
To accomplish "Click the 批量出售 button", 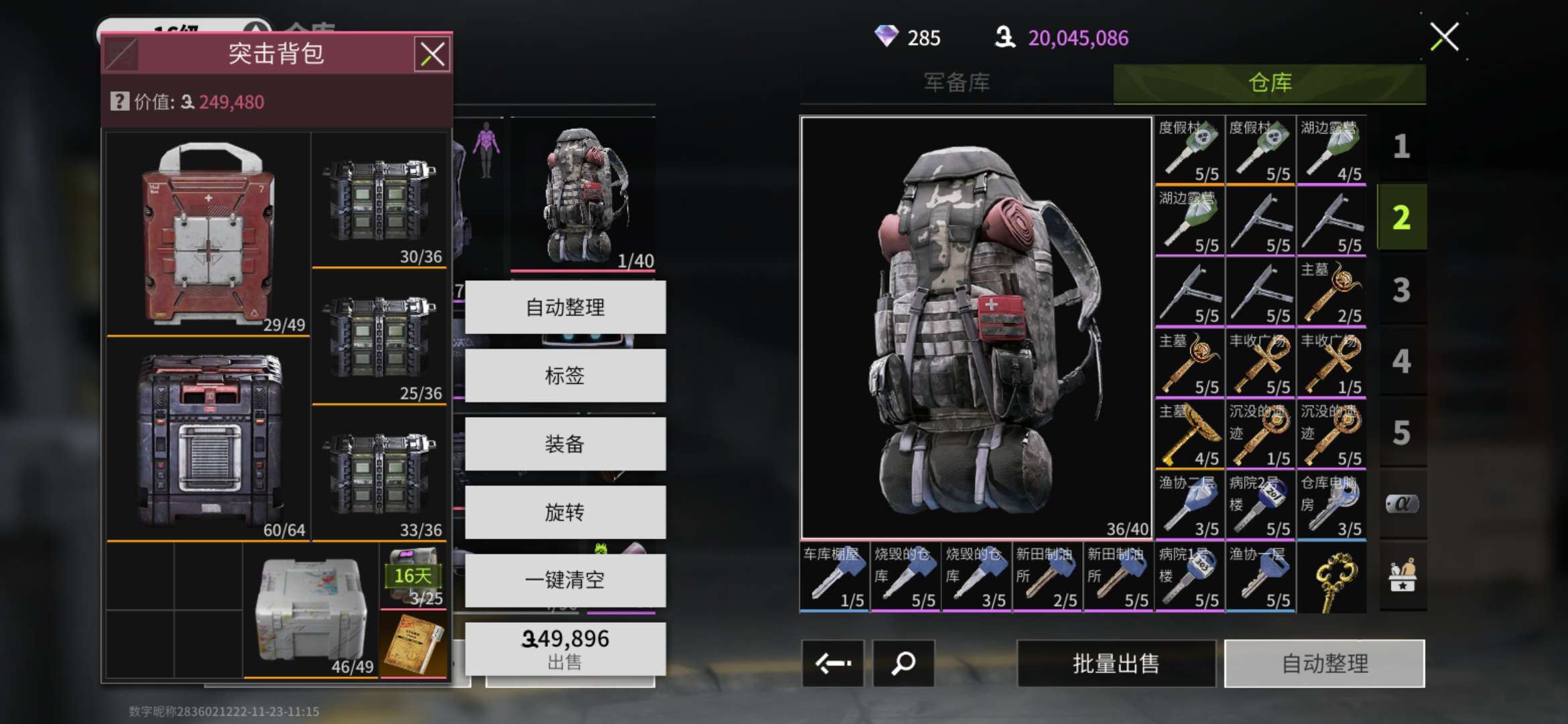I will click(1116, 664).
